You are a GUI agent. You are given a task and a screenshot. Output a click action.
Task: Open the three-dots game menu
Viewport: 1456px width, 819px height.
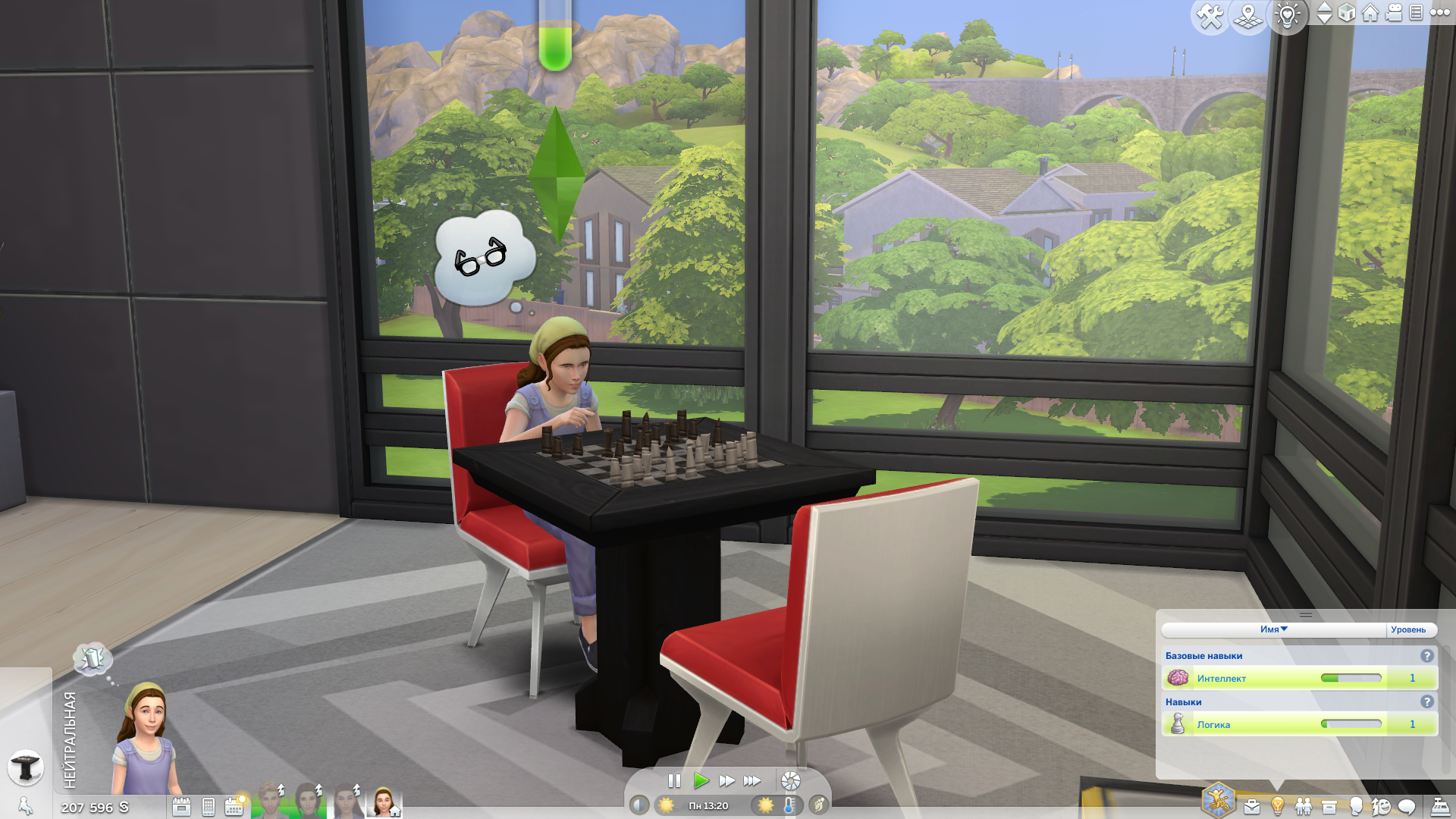tap(1439, 13)
